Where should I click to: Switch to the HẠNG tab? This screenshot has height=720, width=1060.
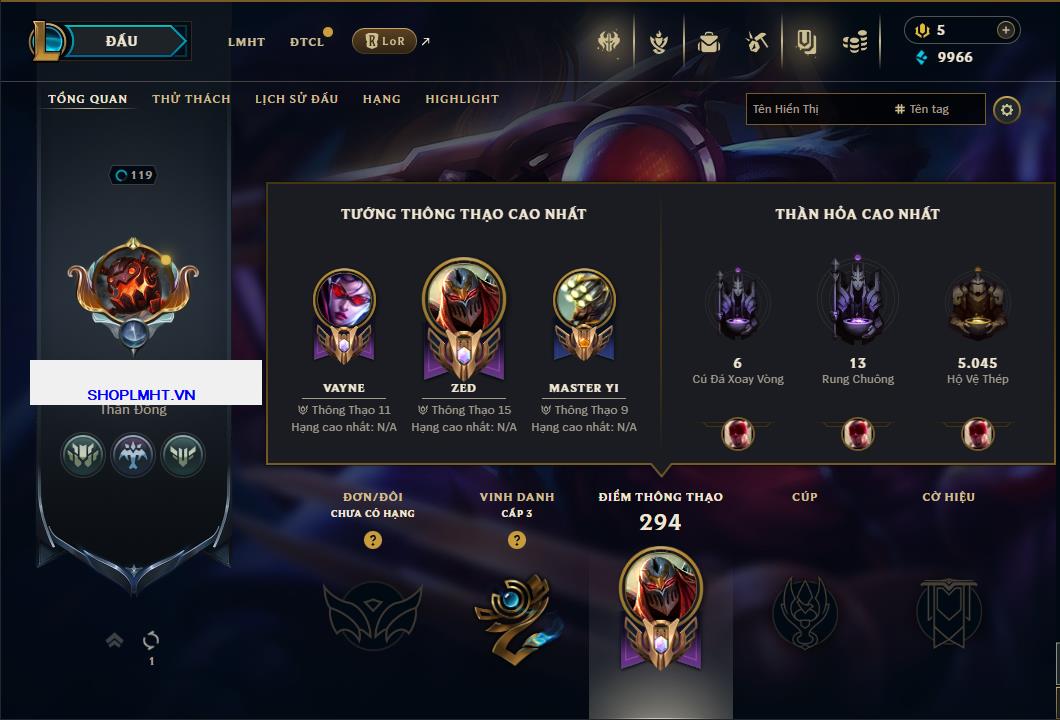pos(381,99)
